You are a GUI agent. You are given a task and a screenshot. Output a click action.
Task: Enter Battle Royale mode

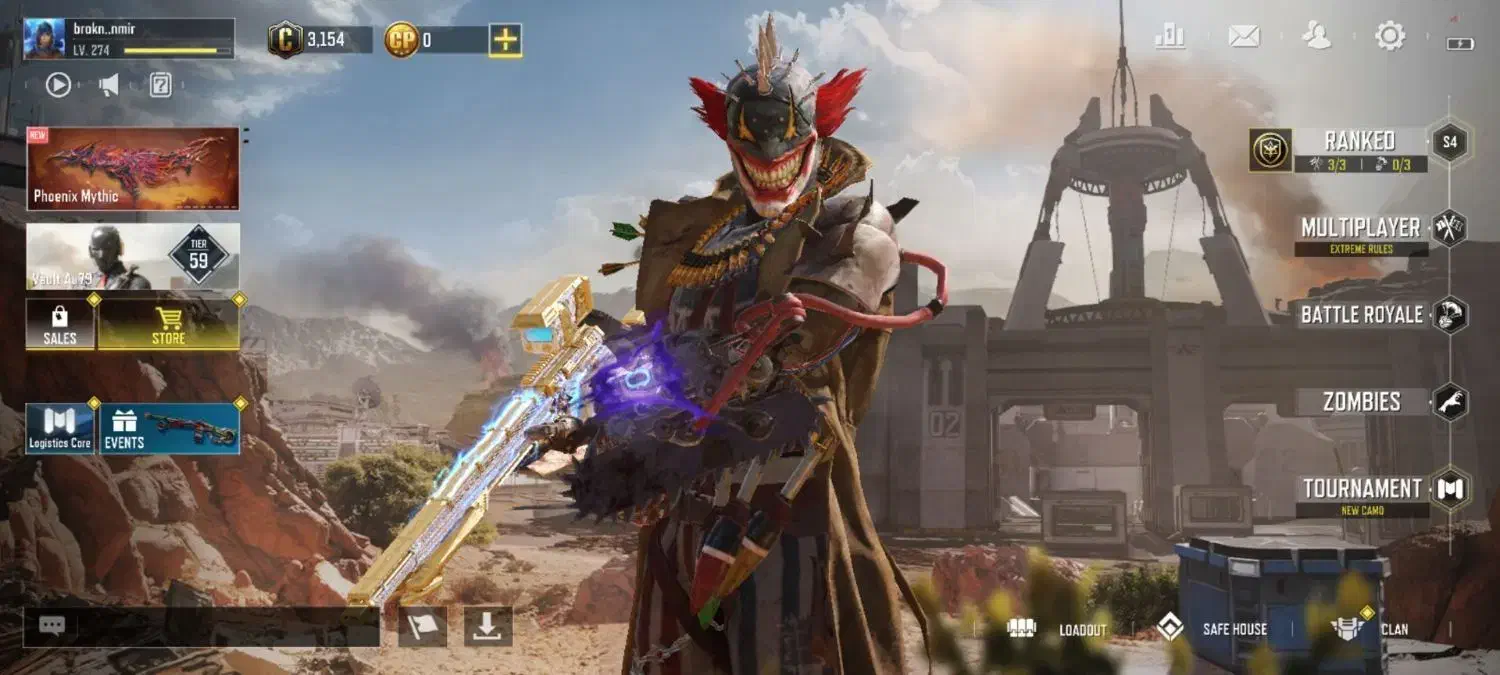[x=1362, y=315]
